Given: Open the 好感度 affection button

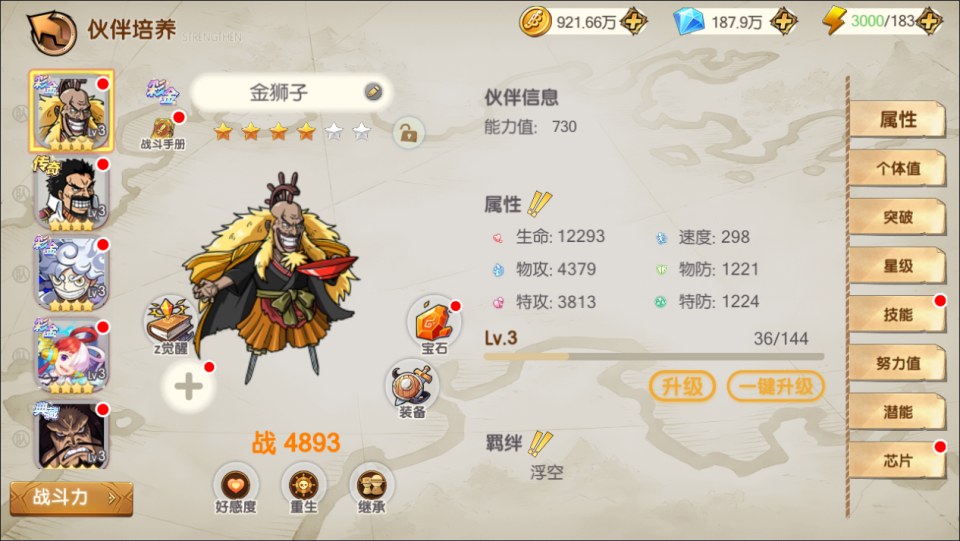Looking at the screenshot, I should [236, 487].
